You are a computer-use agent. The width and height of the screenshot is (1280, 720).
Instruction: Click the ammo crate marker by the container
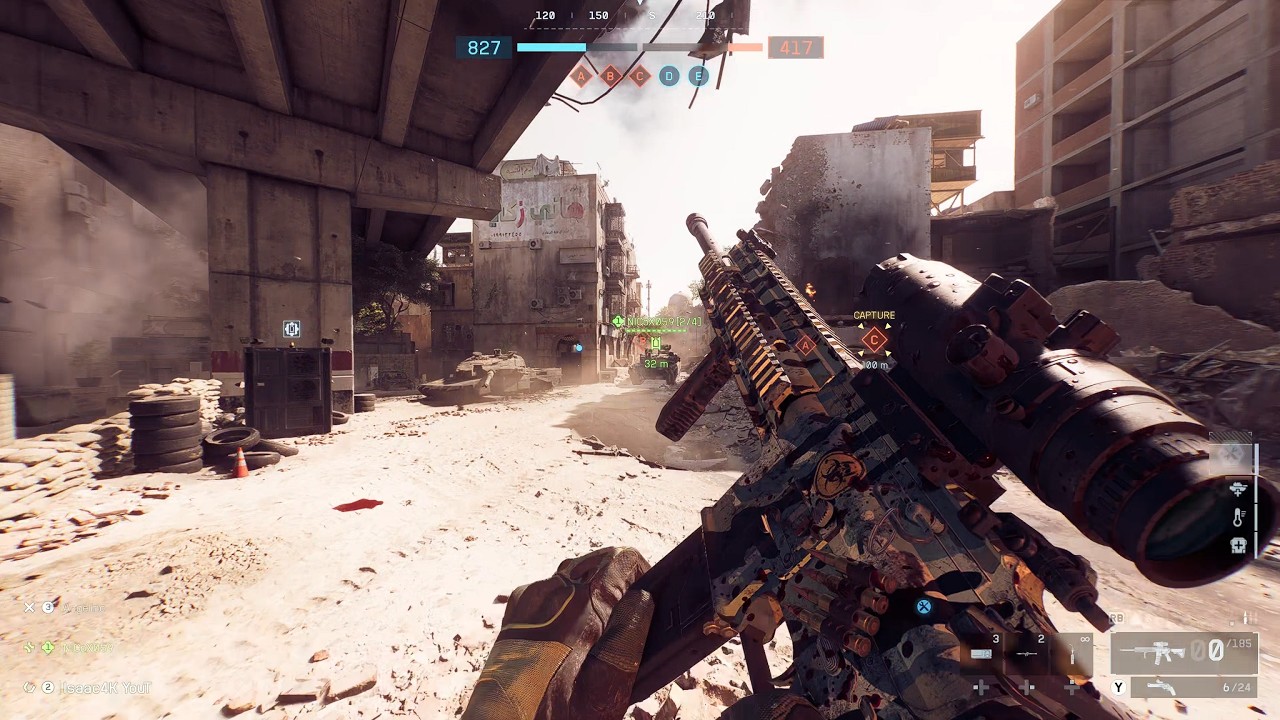click(291, 329)
